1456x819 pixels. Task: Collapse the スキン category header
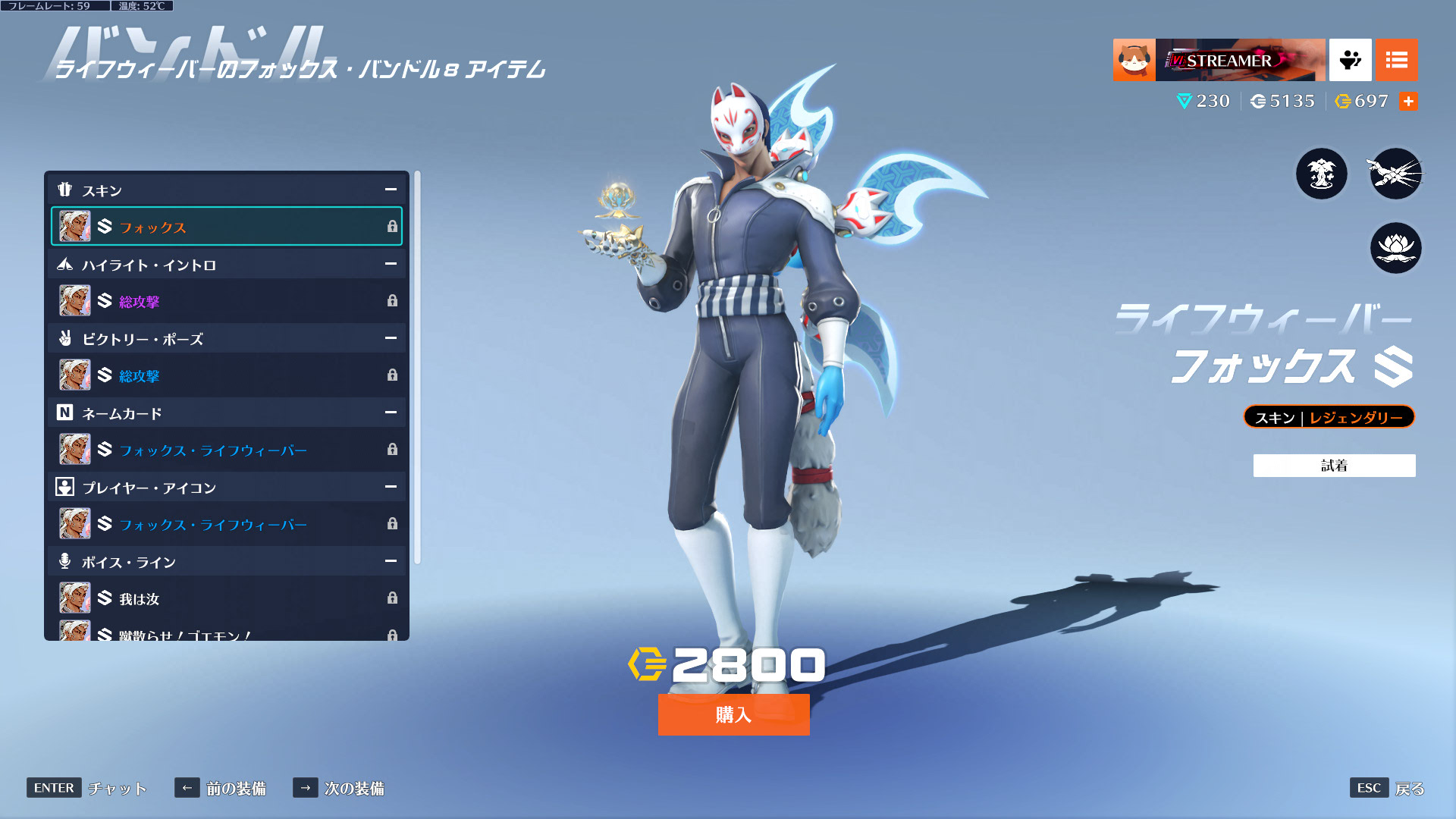(391, 190)
